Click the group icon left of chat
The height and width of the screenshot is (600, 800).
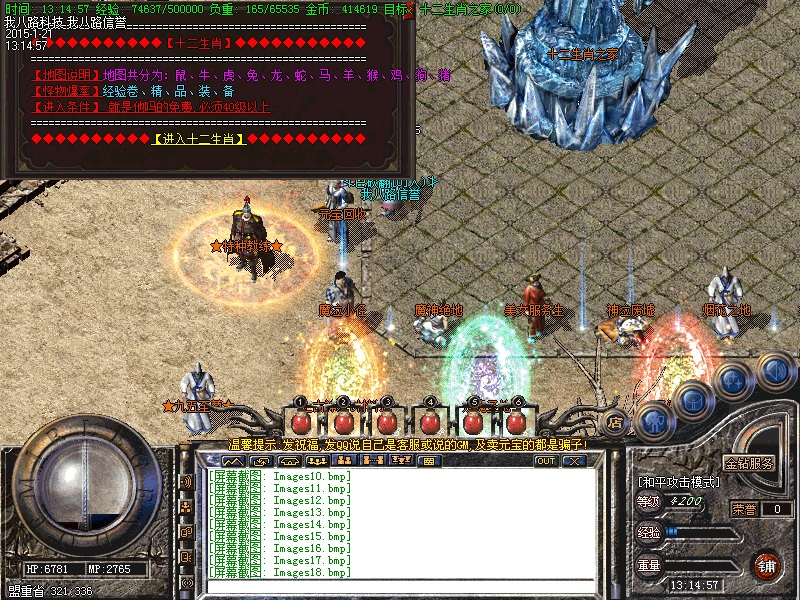tap(186, 506)
